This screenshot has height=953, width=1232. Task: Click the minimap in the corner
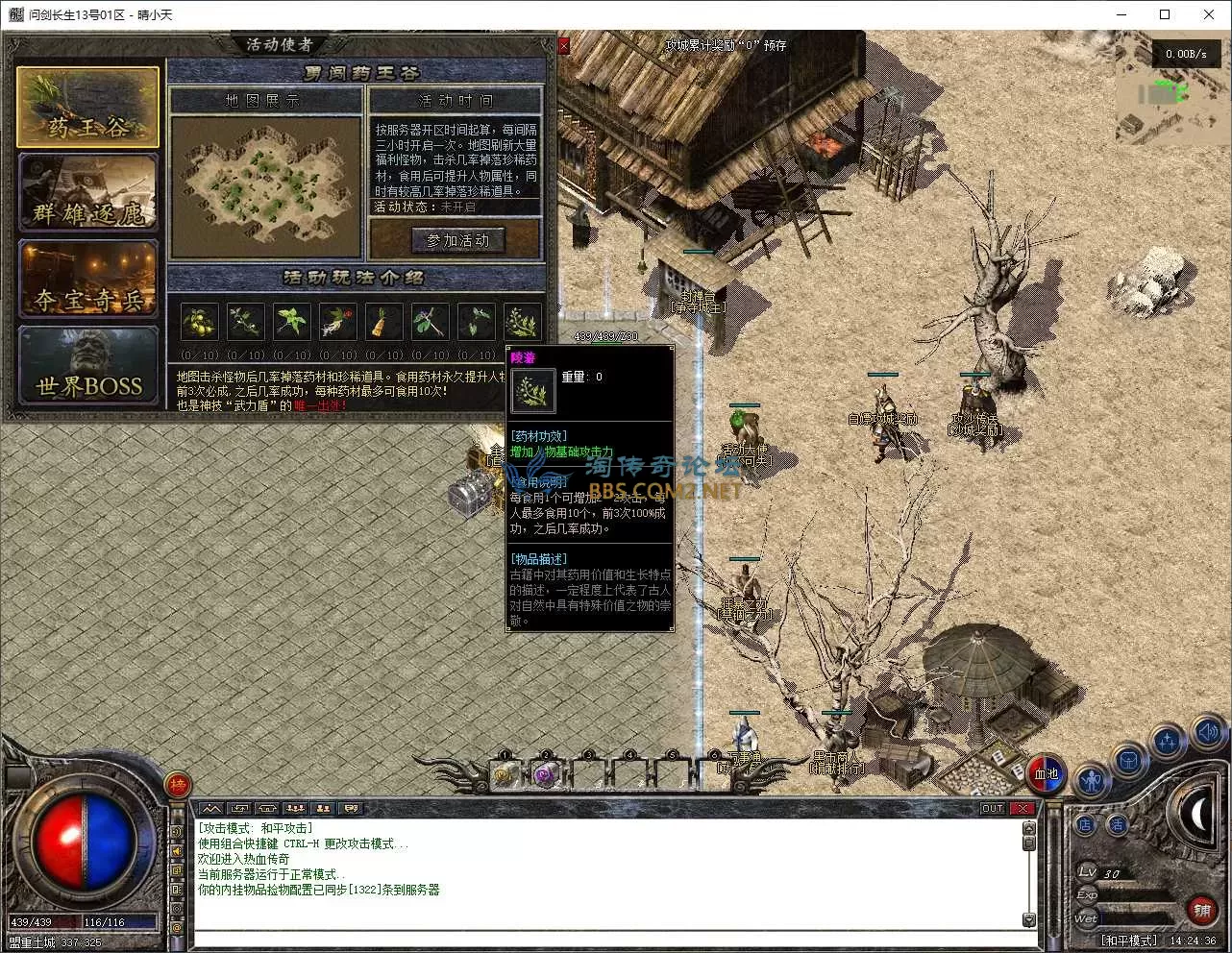(1166, 104)
